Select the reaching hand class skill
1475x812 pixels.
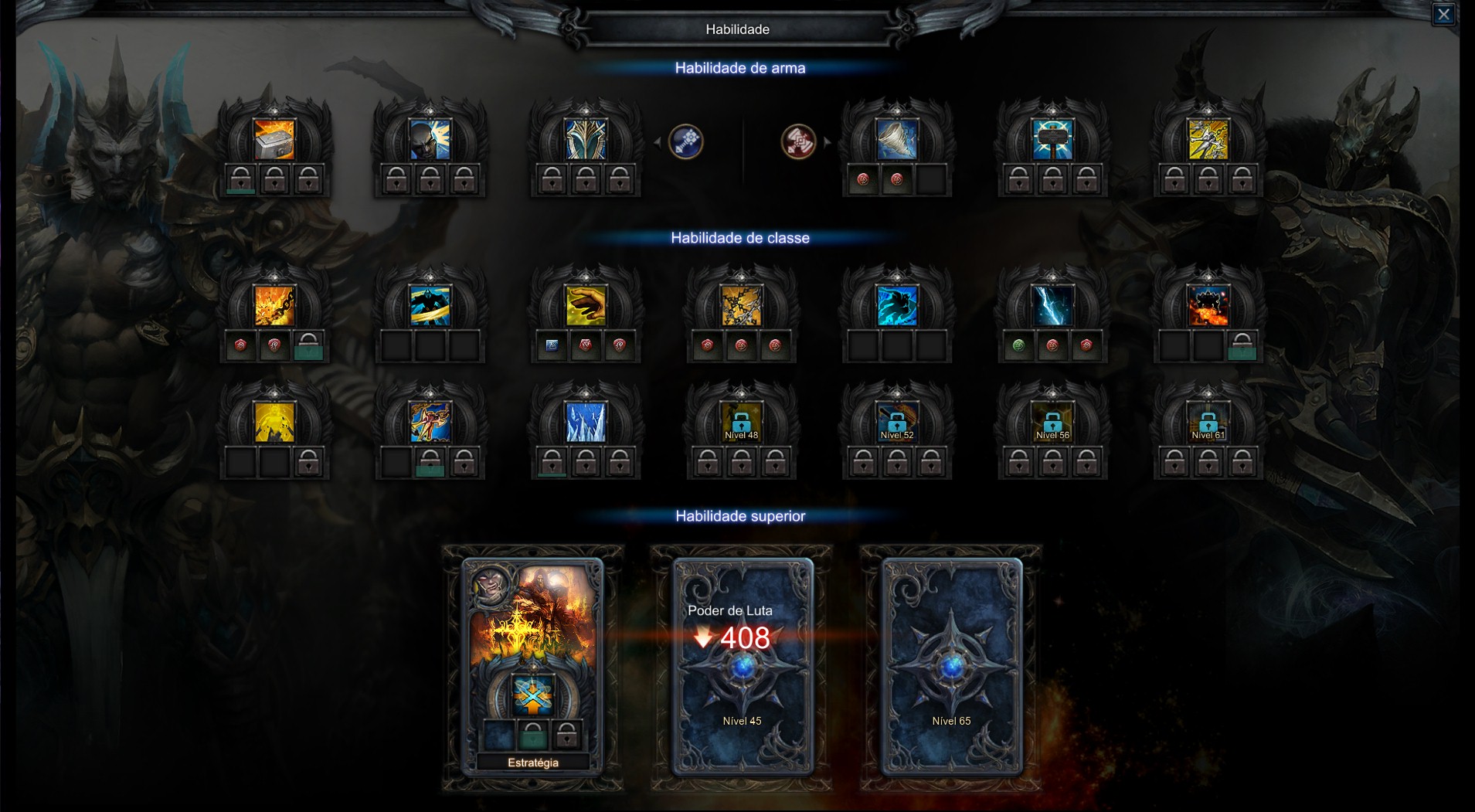(x=586, y=306)
